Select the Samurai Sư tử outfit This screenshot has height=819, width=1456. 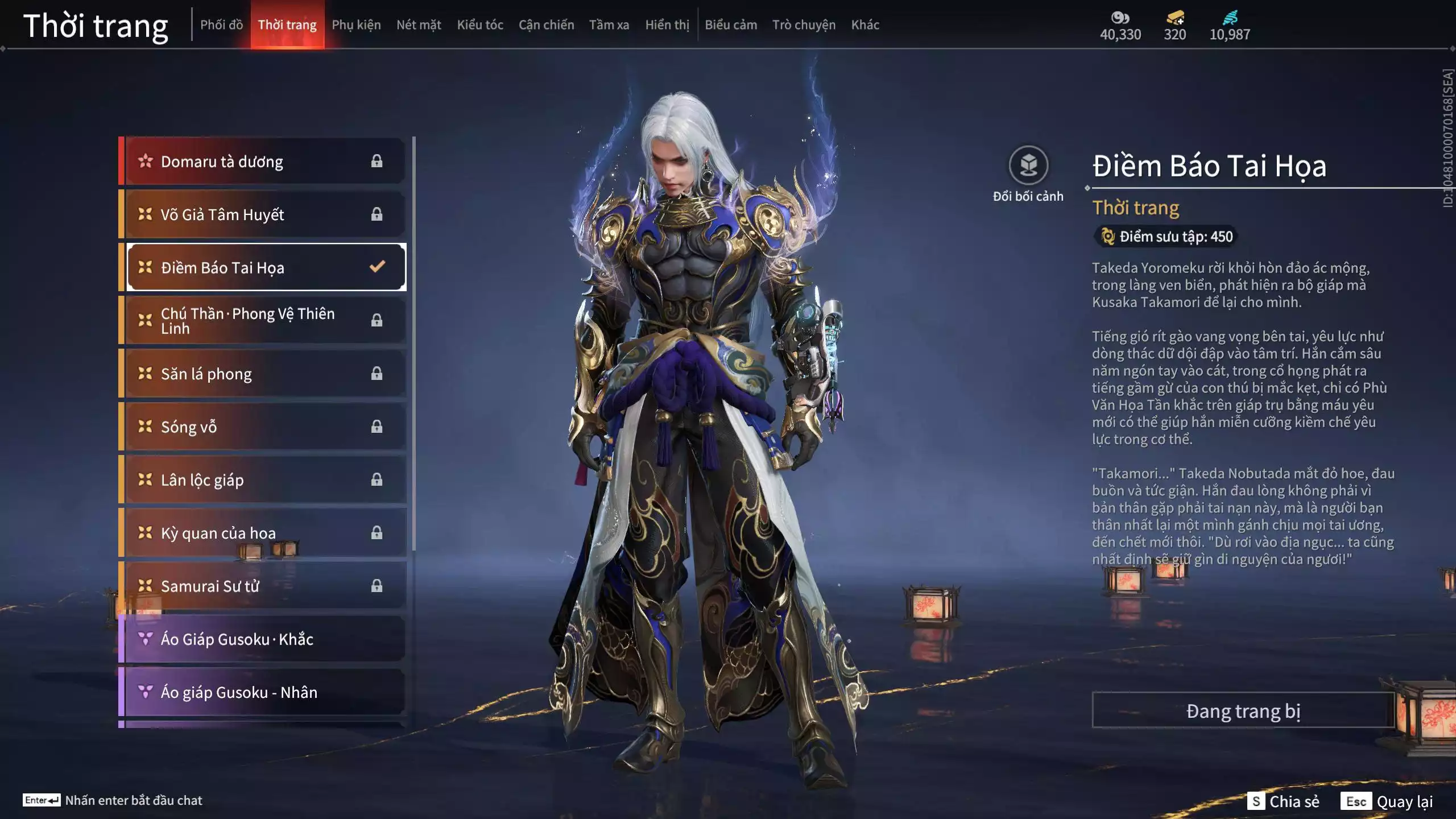[264, 586]
